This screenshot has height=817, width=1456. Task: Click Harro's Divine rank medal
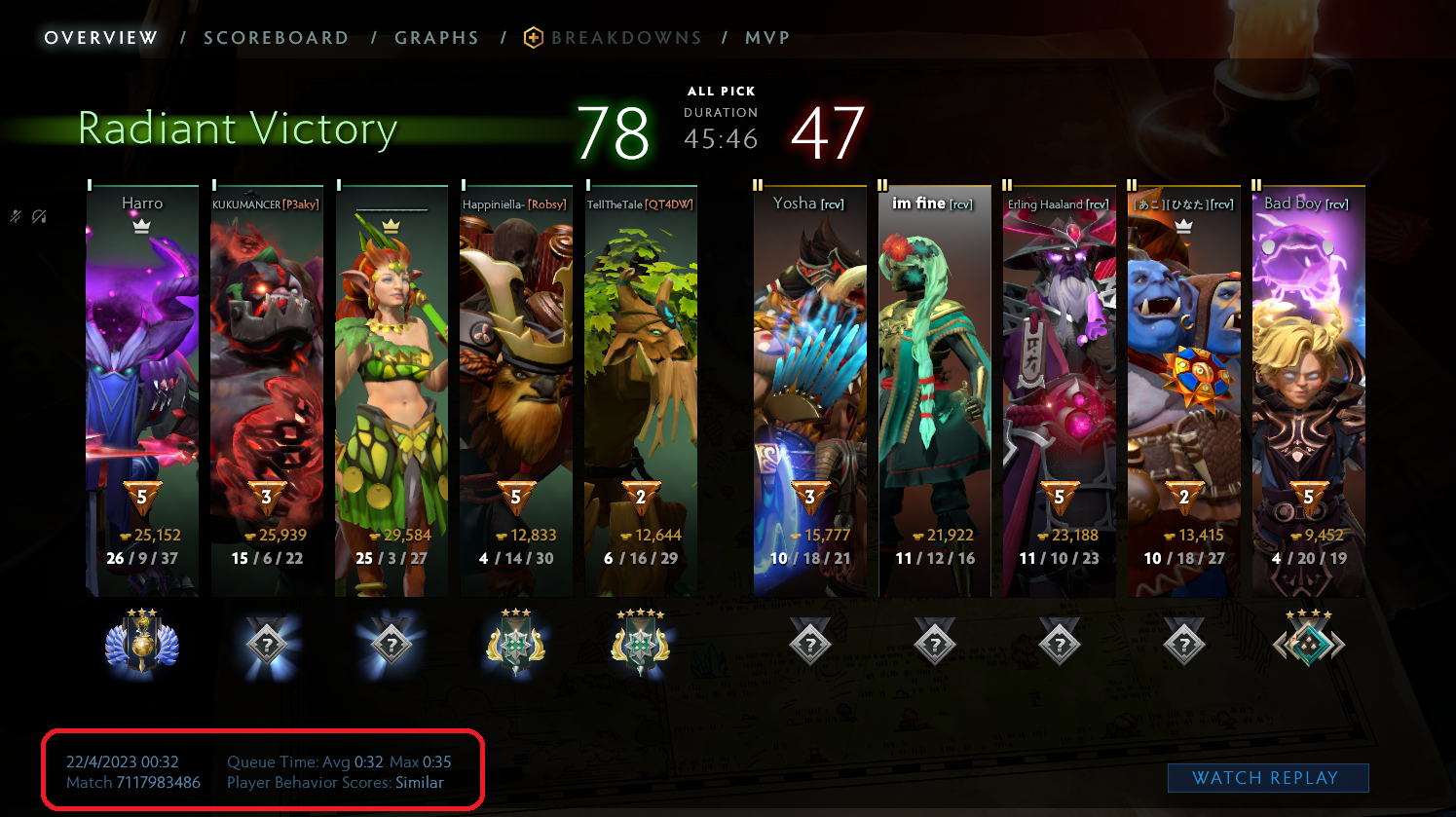coord(142,642)
